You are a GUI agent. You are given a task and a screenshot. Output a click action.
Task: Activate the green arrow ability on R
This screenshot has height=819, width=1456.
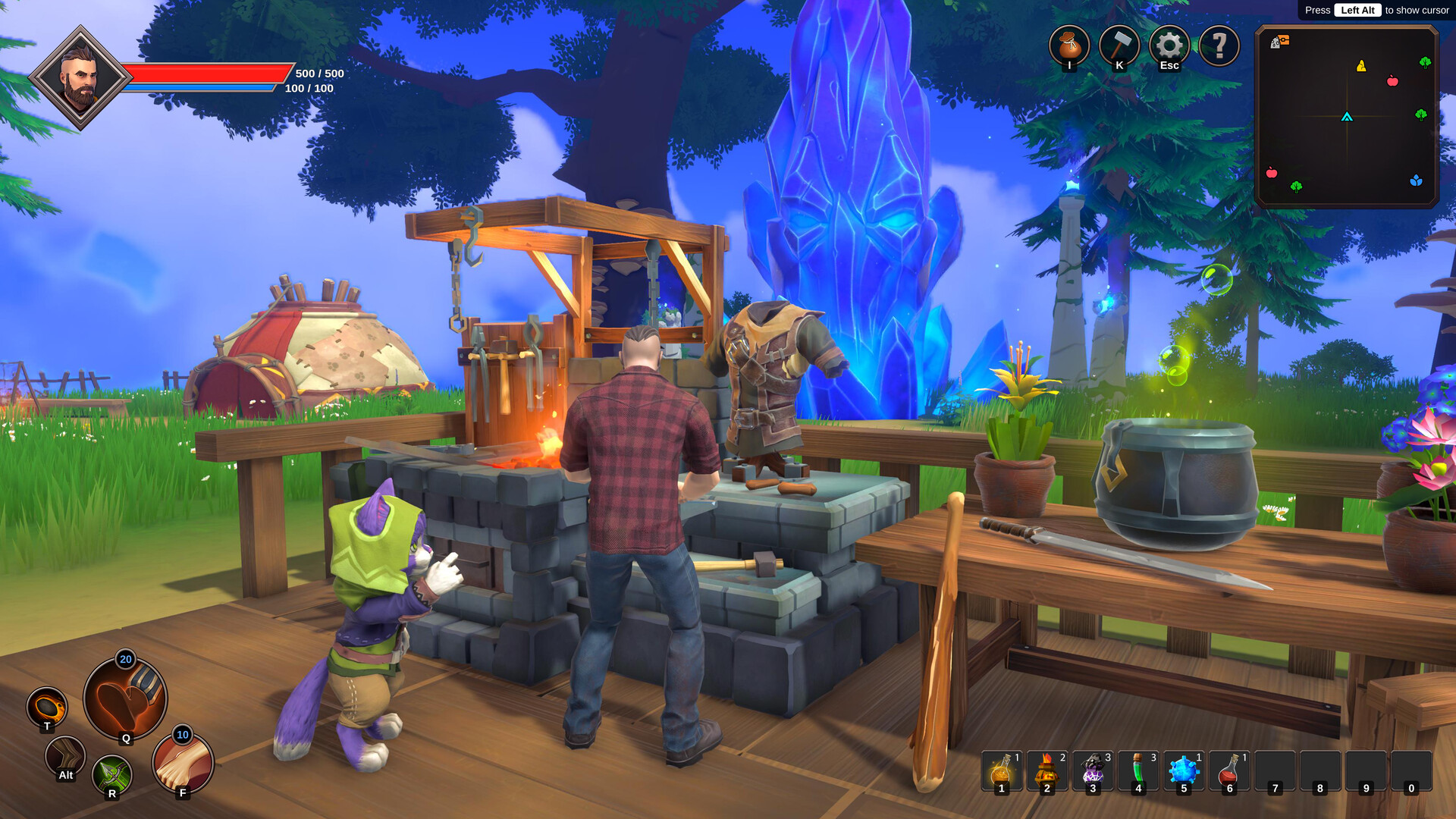(112, 775)
